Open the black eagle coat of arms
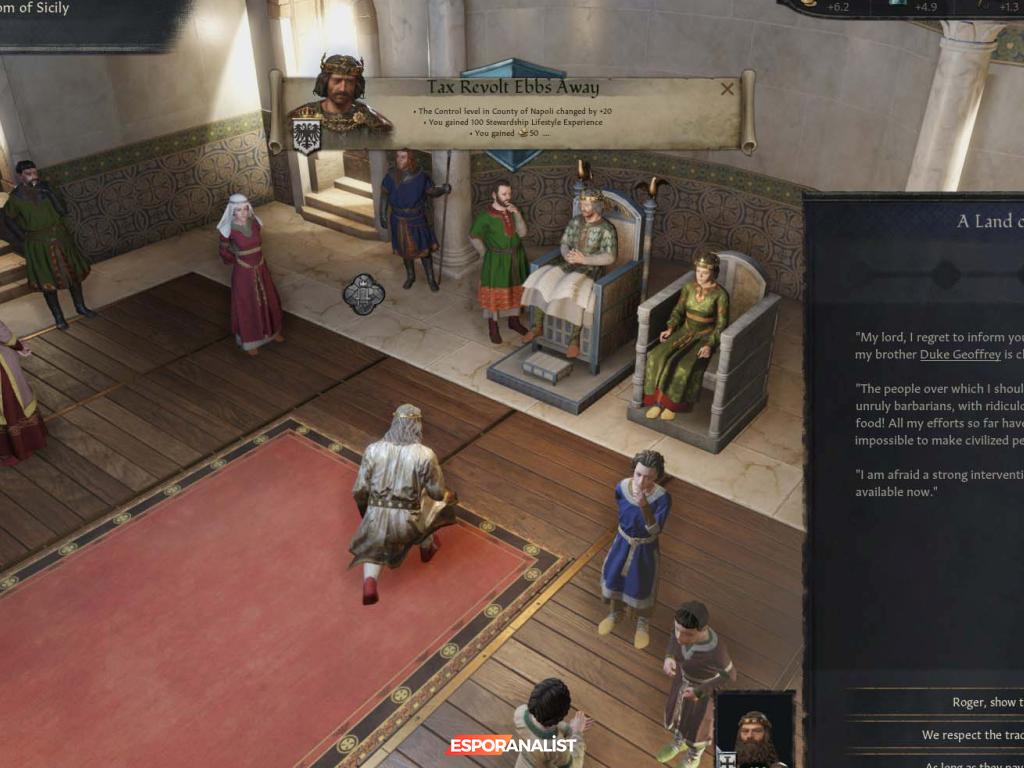The height and width of the screenshot is (768, 1024). [x=306, y=136]
